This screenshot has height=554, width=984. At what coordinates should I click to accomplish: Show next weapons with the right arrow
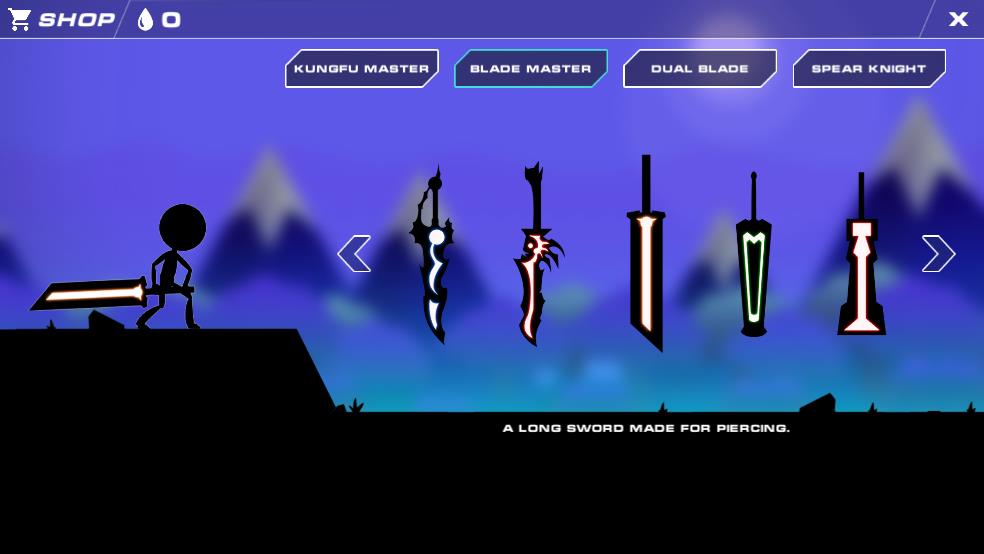click(938, 254)
